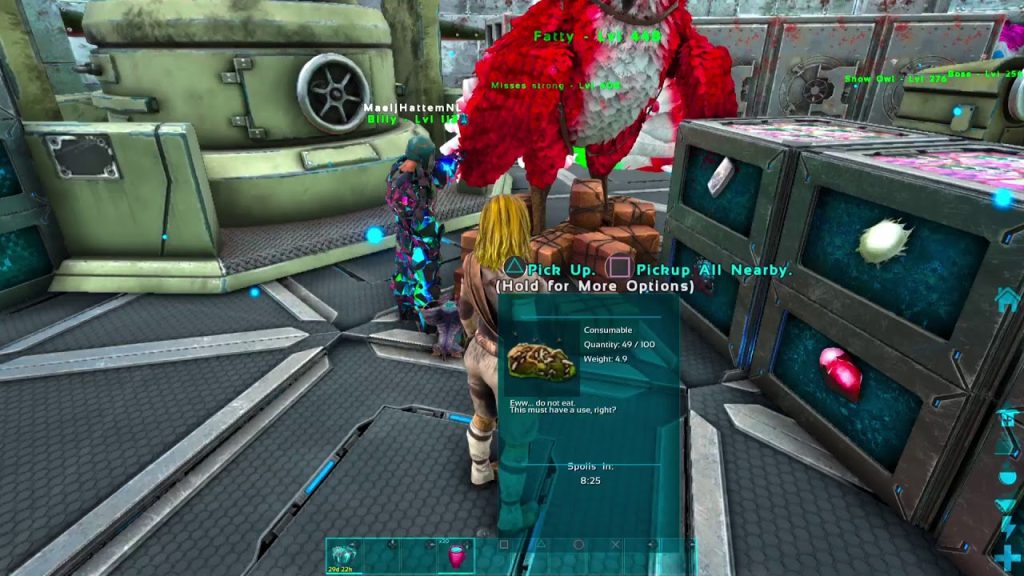
Task: Click the item icon in the Consumable tooltip
Action: 542,361
